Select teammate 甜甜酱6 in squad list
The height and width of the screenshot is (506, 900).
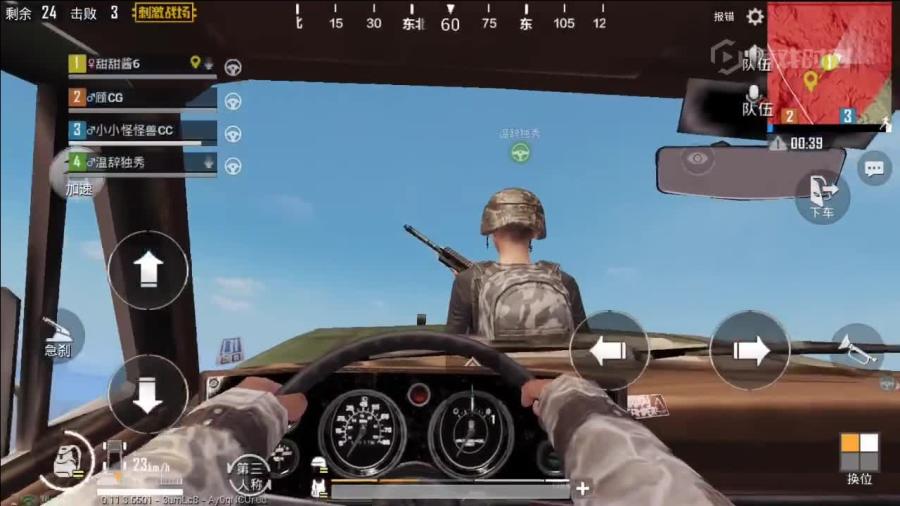[140, 64]
